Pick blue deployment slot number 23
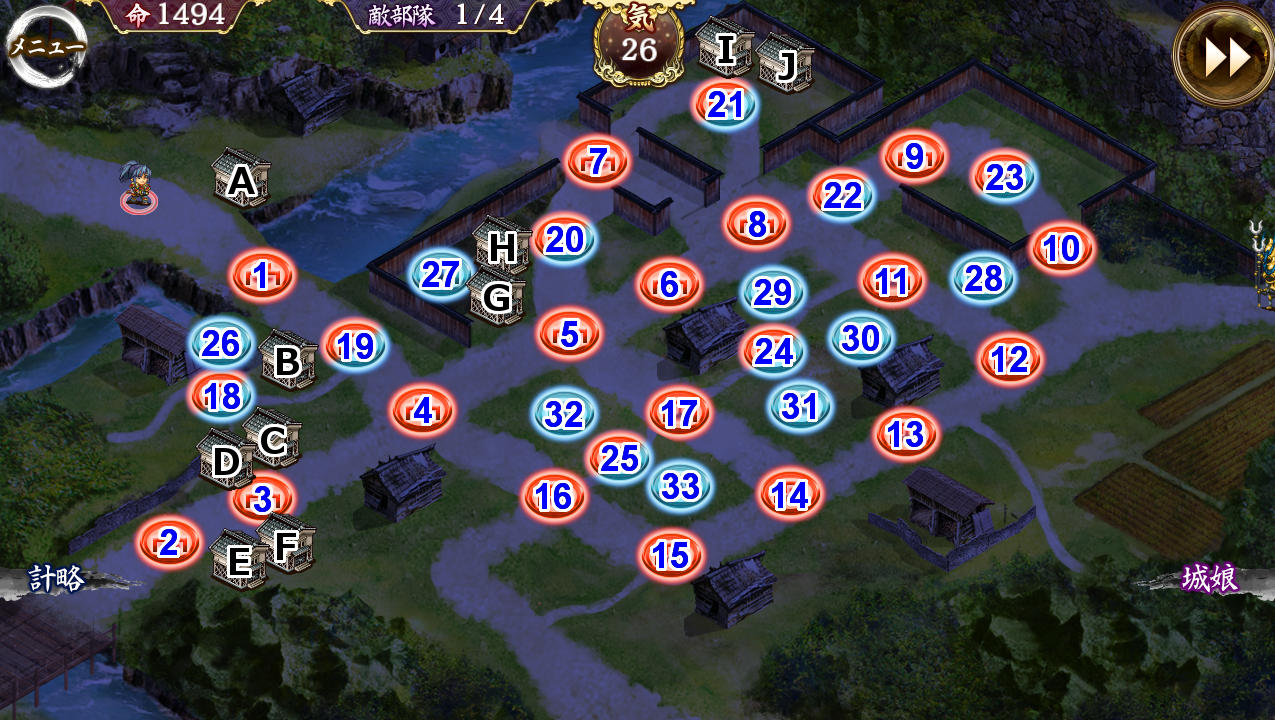This screenshot has width=1275, height=720. click(1004, 177)
